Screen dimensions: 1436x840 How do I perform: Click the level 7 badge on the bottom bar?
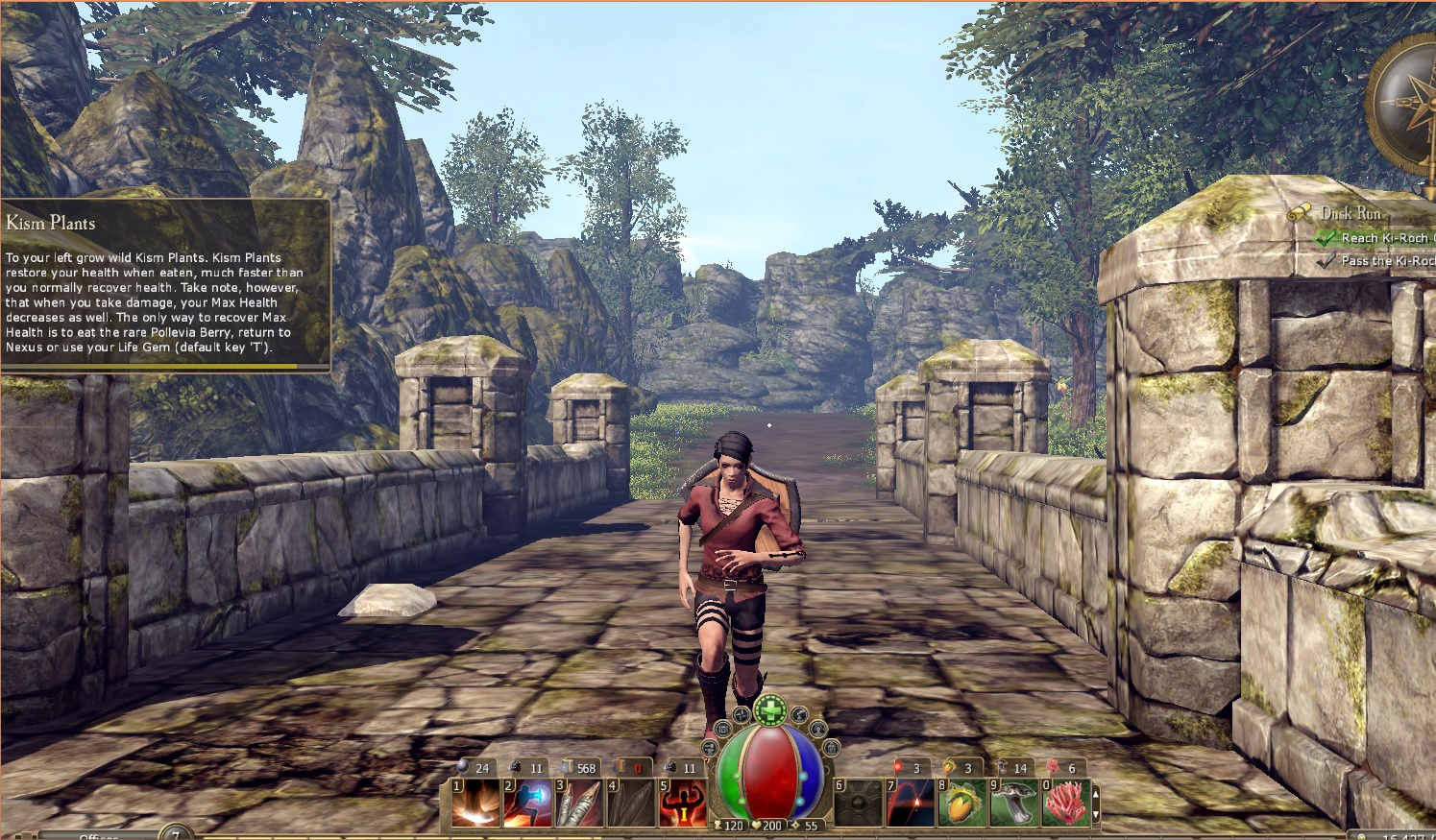176,832
